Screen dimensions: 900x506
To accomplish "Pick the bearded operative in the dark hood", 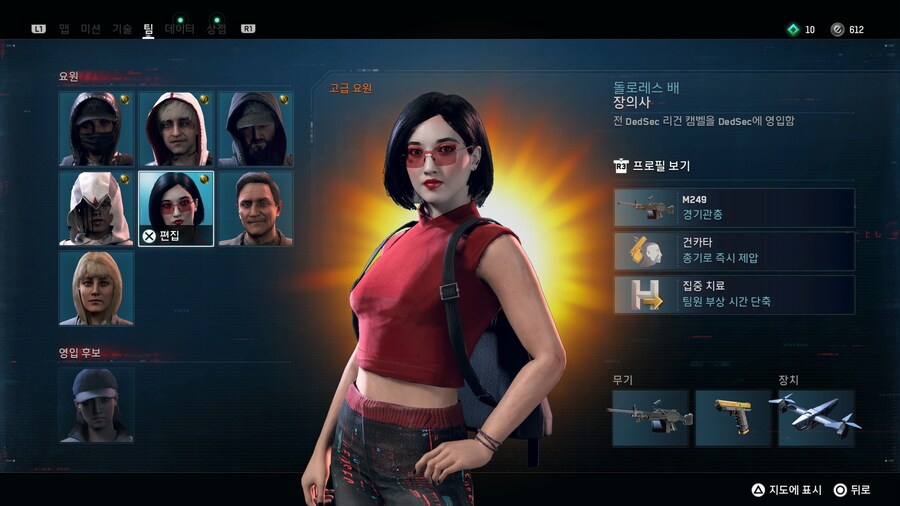I will pos(255,129).
